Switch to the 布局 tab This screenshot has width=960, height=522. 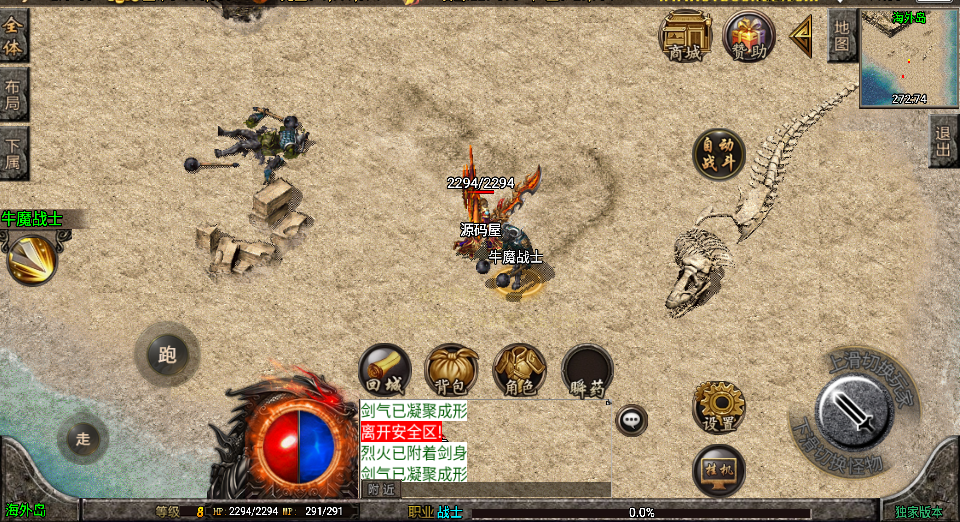pos(13,95)
